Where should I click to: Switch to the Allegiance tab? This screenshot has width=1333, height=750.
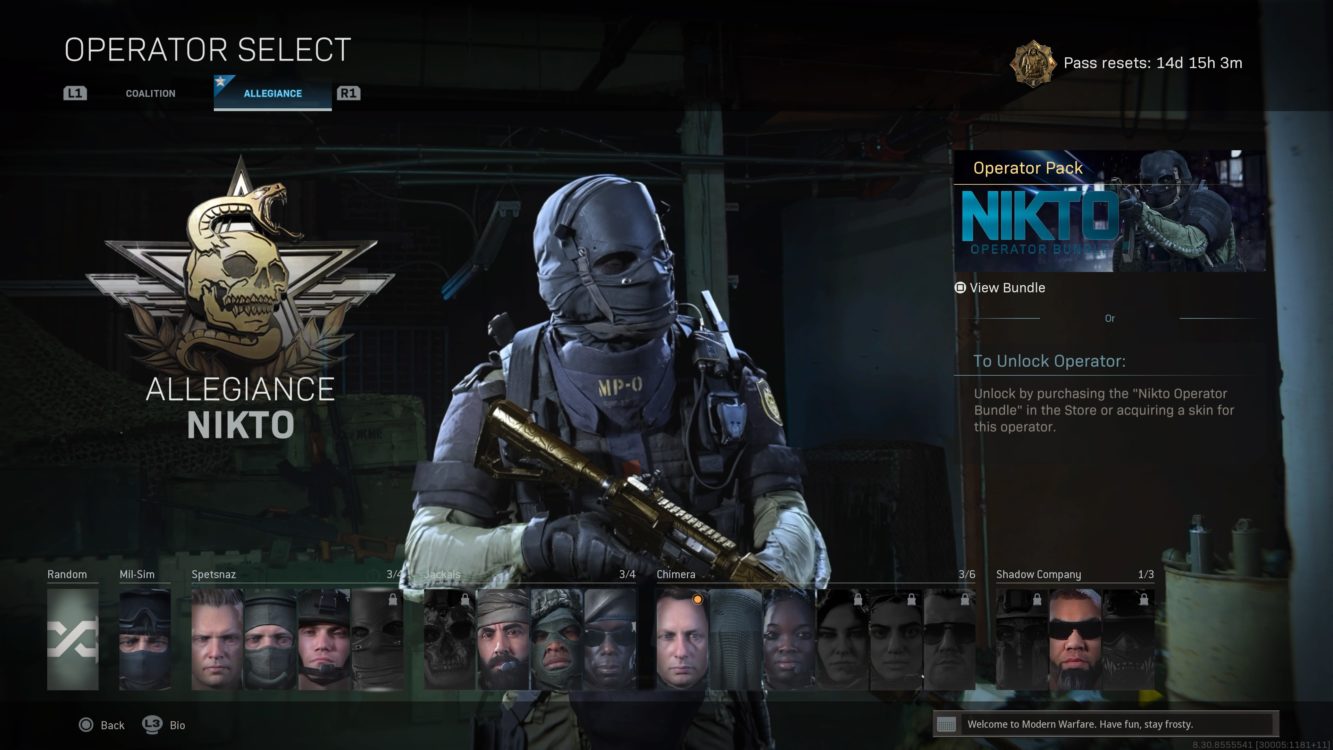coord(272,94)
